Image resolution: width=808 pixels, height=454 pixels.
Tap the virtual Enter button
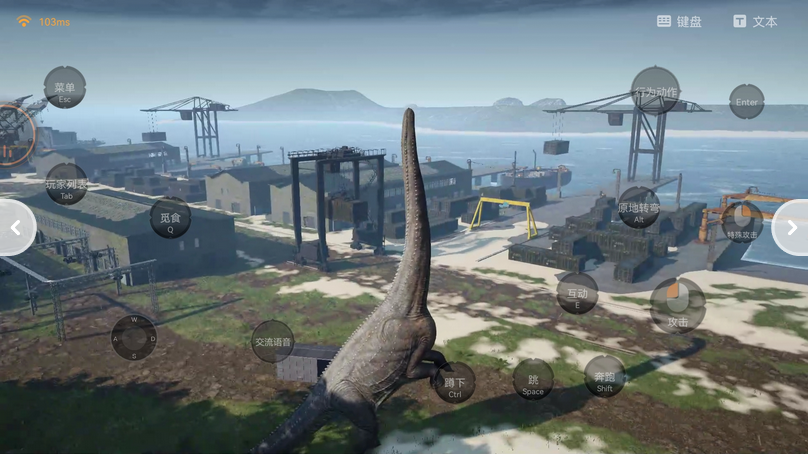[x=746, y=102]
